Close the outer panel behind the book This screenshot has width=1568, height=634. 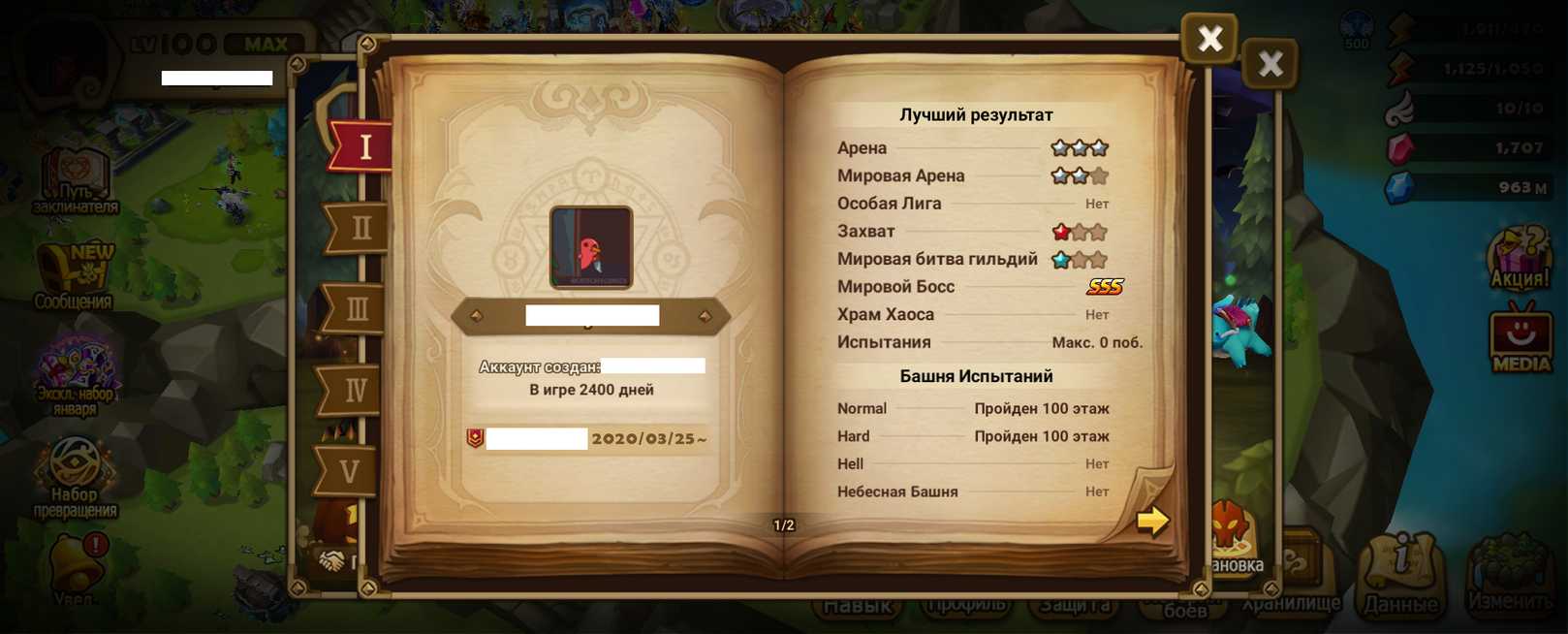tap(1270, 64)
